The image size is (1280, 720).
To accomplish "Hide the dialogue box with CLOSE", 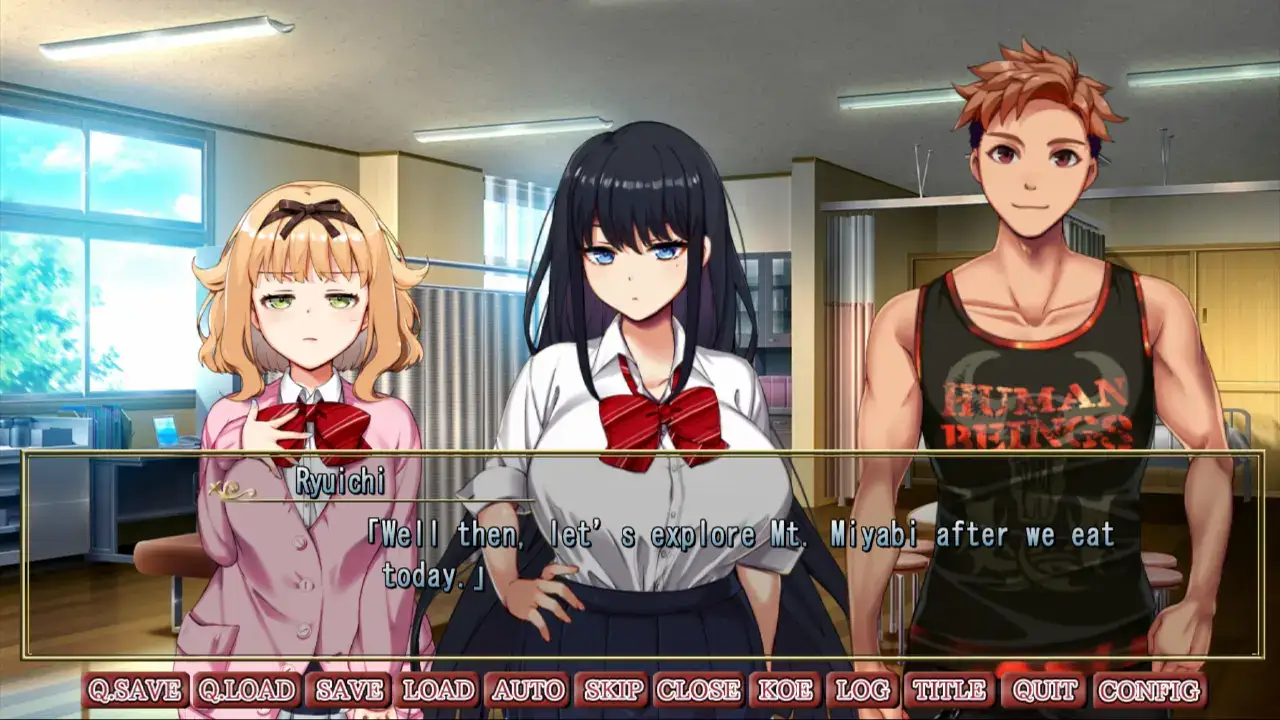I will click(x=699, y=690).
